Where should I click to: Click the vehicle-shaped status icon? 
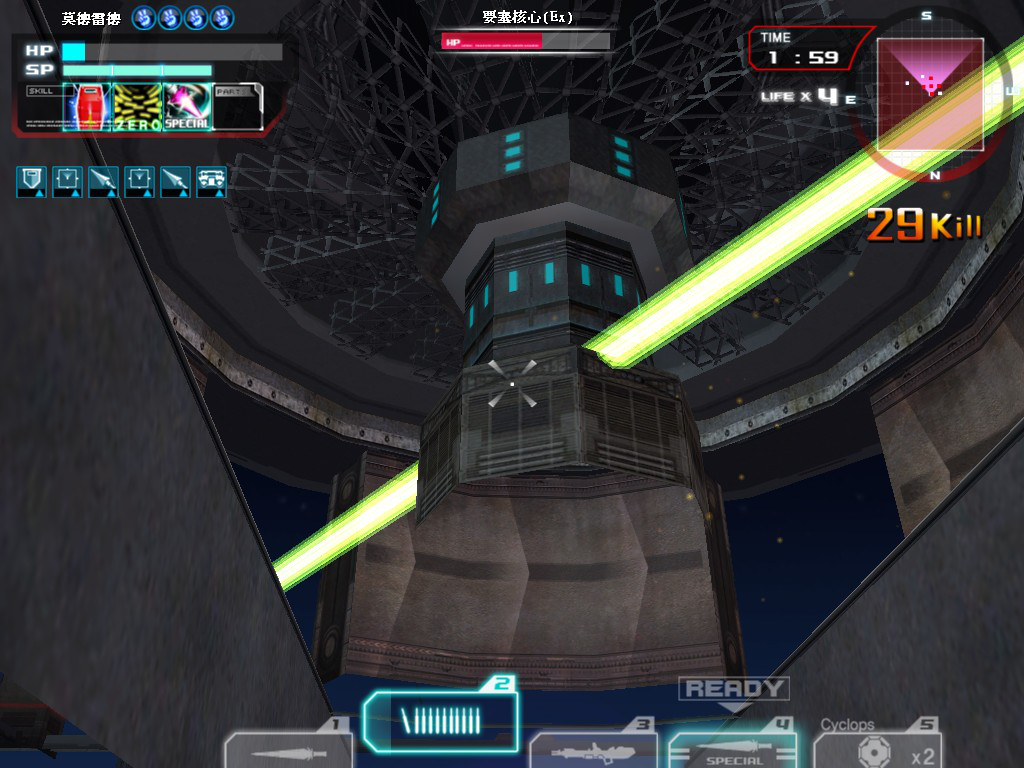(211, 181)
